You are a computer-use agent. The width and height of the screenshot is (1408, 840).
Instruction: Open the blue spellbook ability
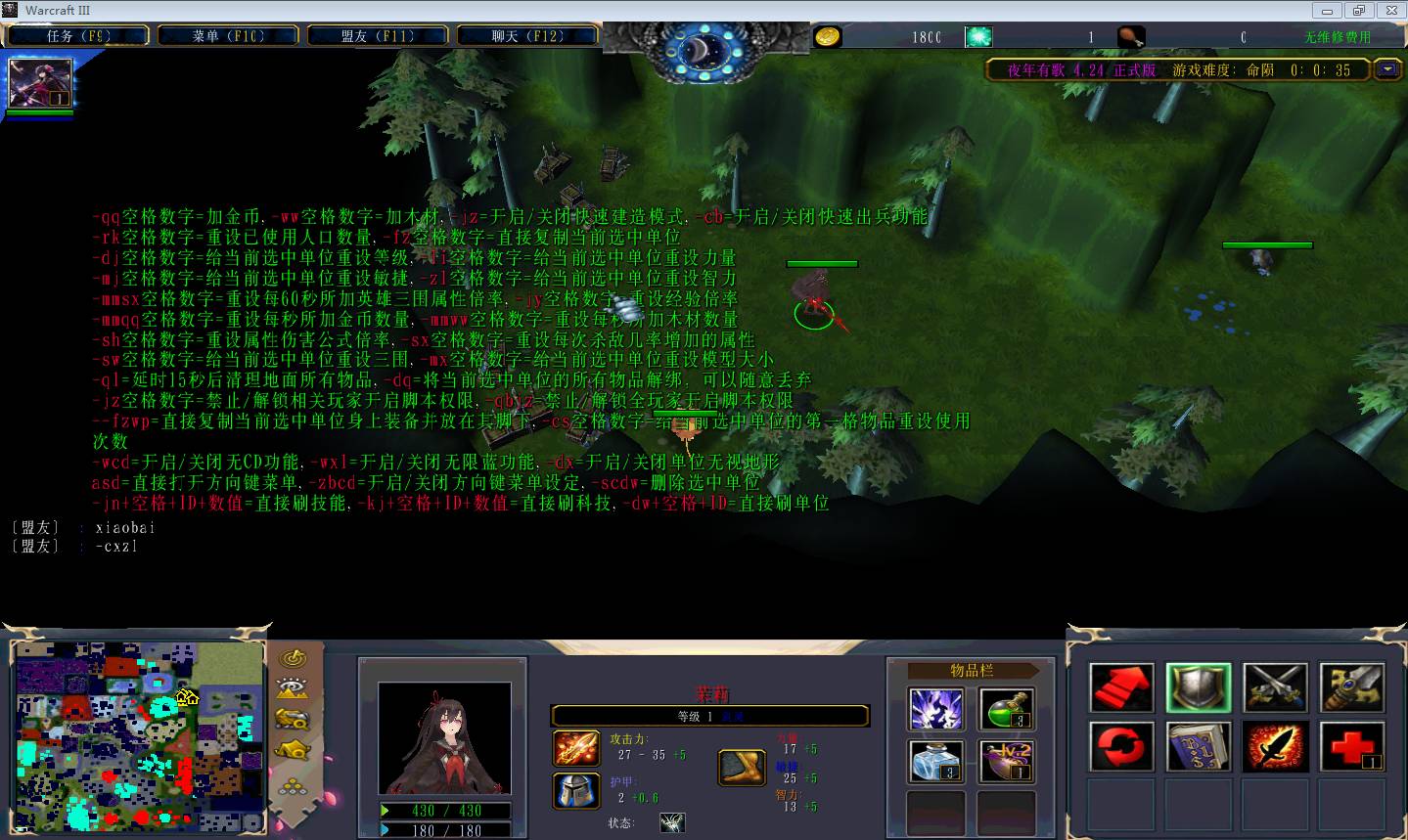pyautogui.click(x=1199, y=746)
